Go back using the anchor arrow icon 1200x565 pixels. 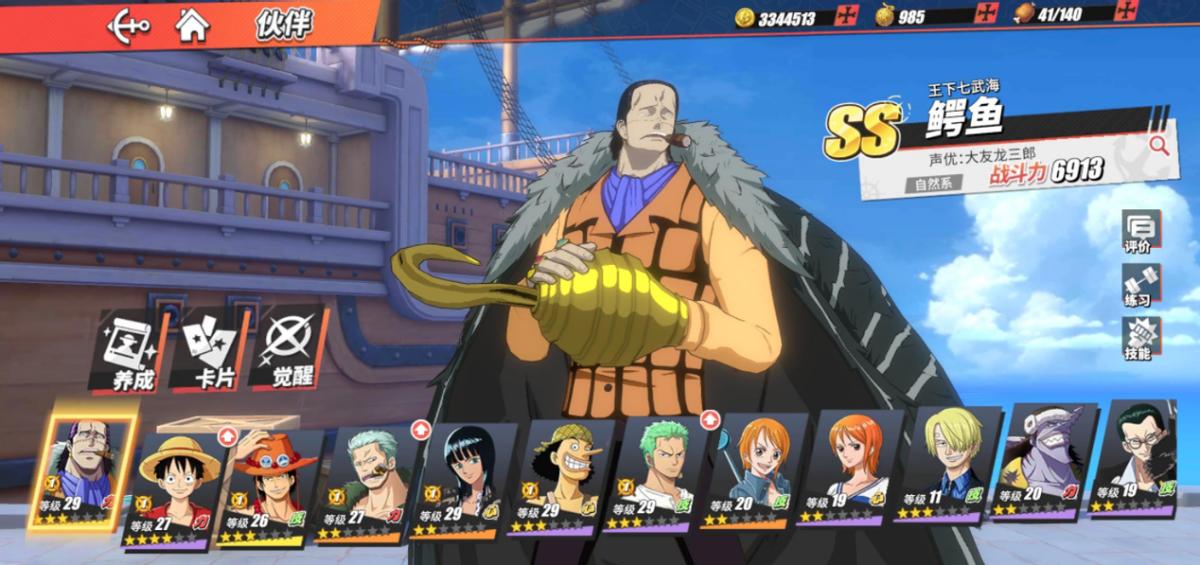(x=129, y=23)
